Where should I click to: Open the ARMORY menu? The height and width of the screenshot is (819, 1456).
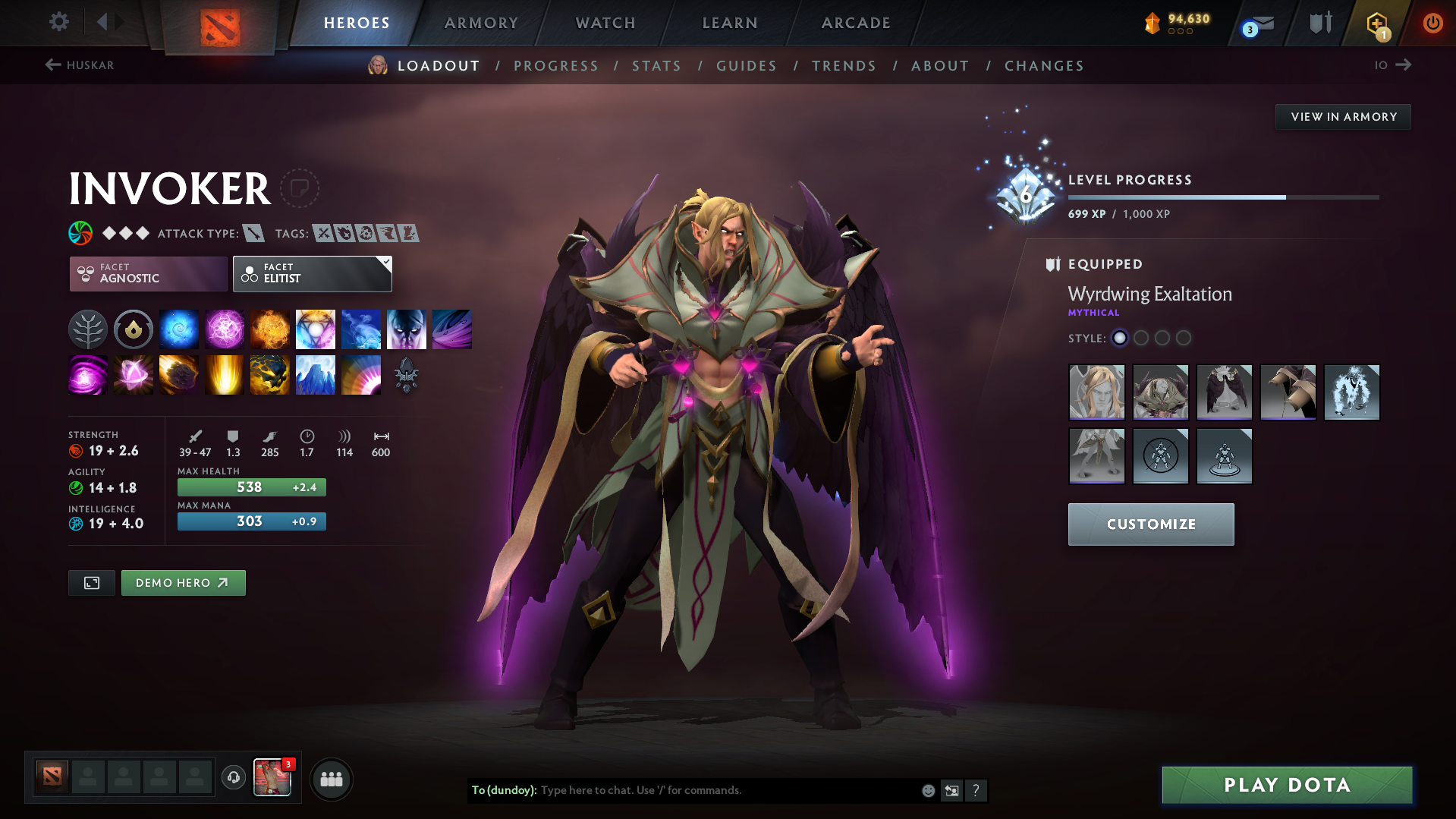click(481, 23)
